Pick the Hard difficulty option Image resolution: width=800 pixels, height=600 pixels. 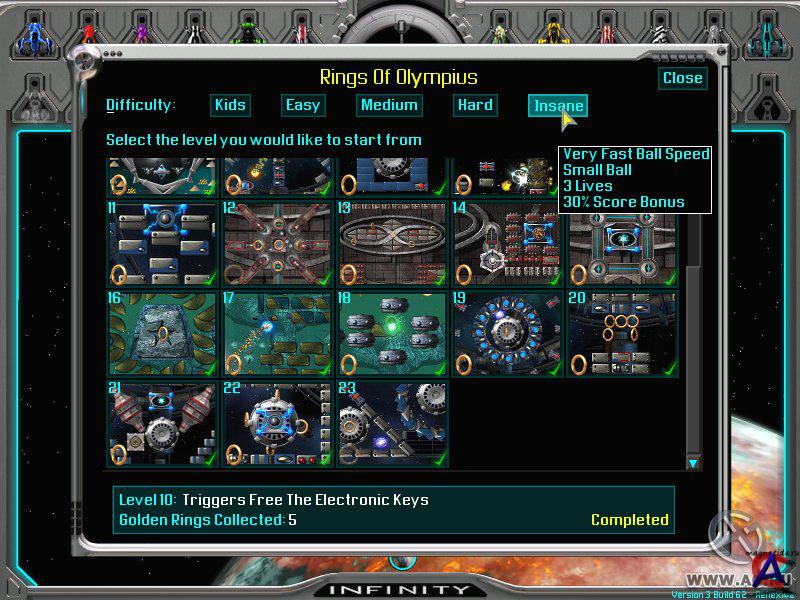click(x=475, y=105)
